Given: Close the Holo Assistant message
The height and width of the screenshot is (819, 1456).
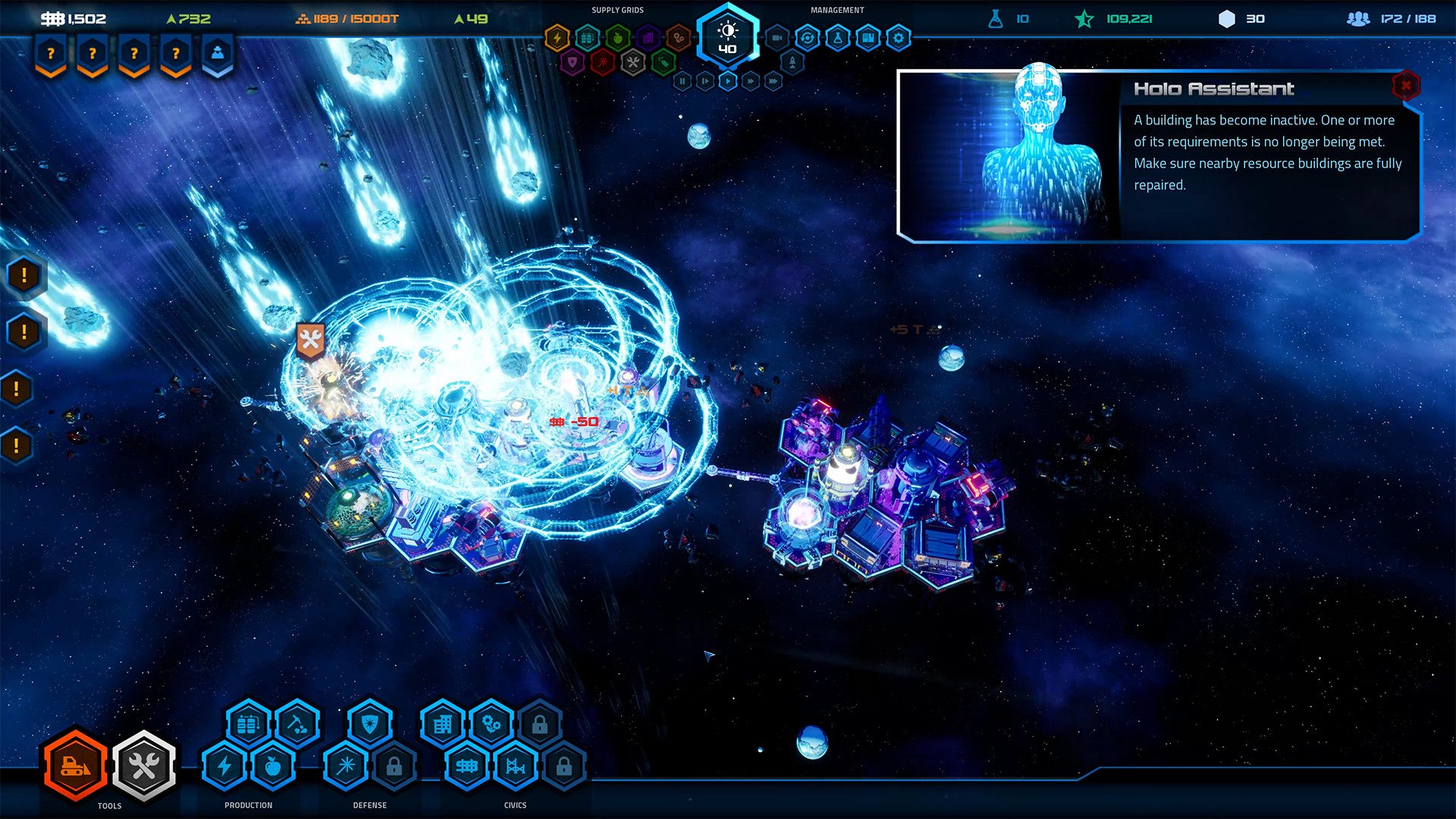Looking at the screenshot, I should [1405, 86].
